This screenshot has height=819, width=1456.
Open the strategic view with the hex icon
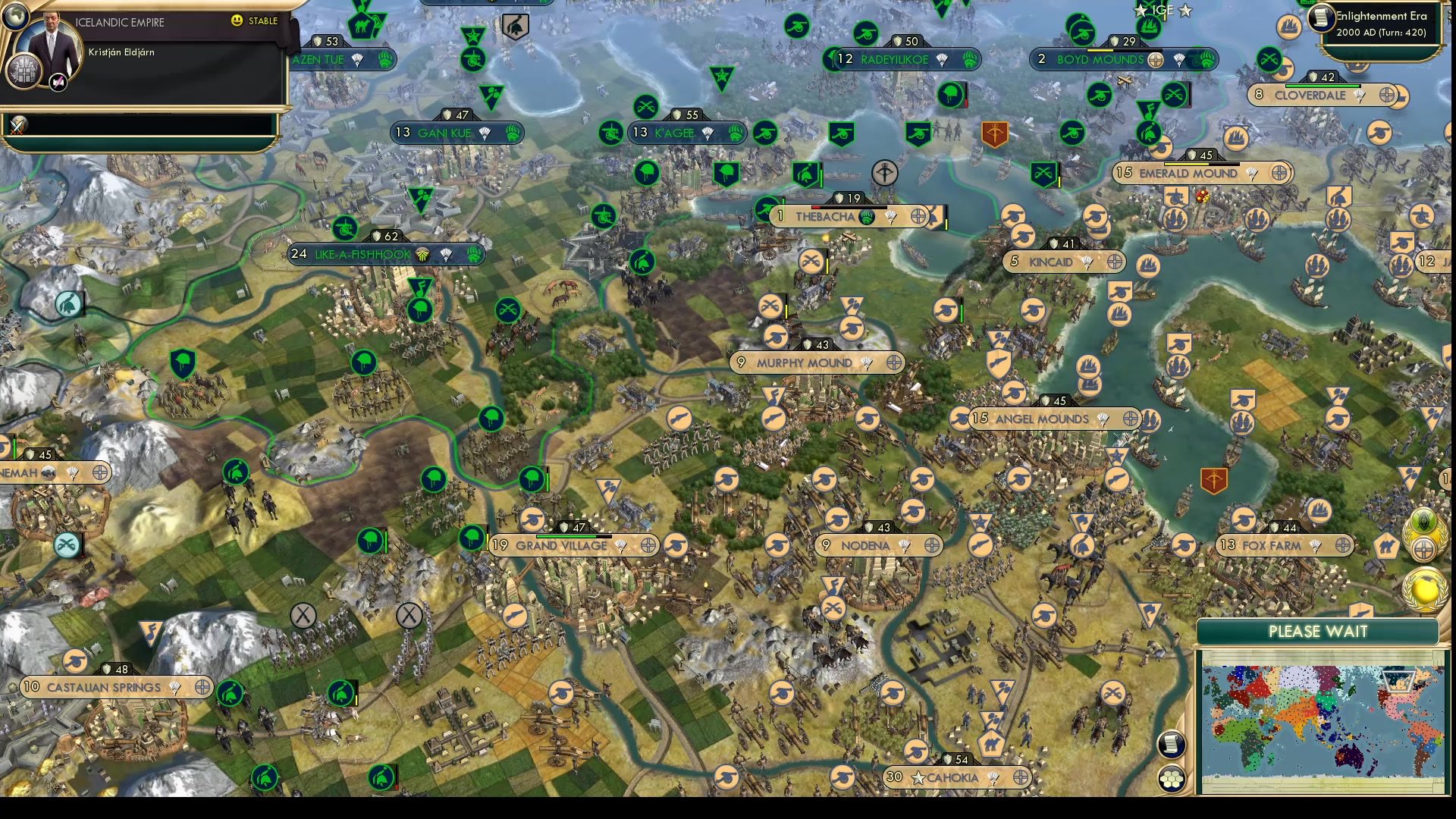pyautogui.click(x=1171, y=778)
